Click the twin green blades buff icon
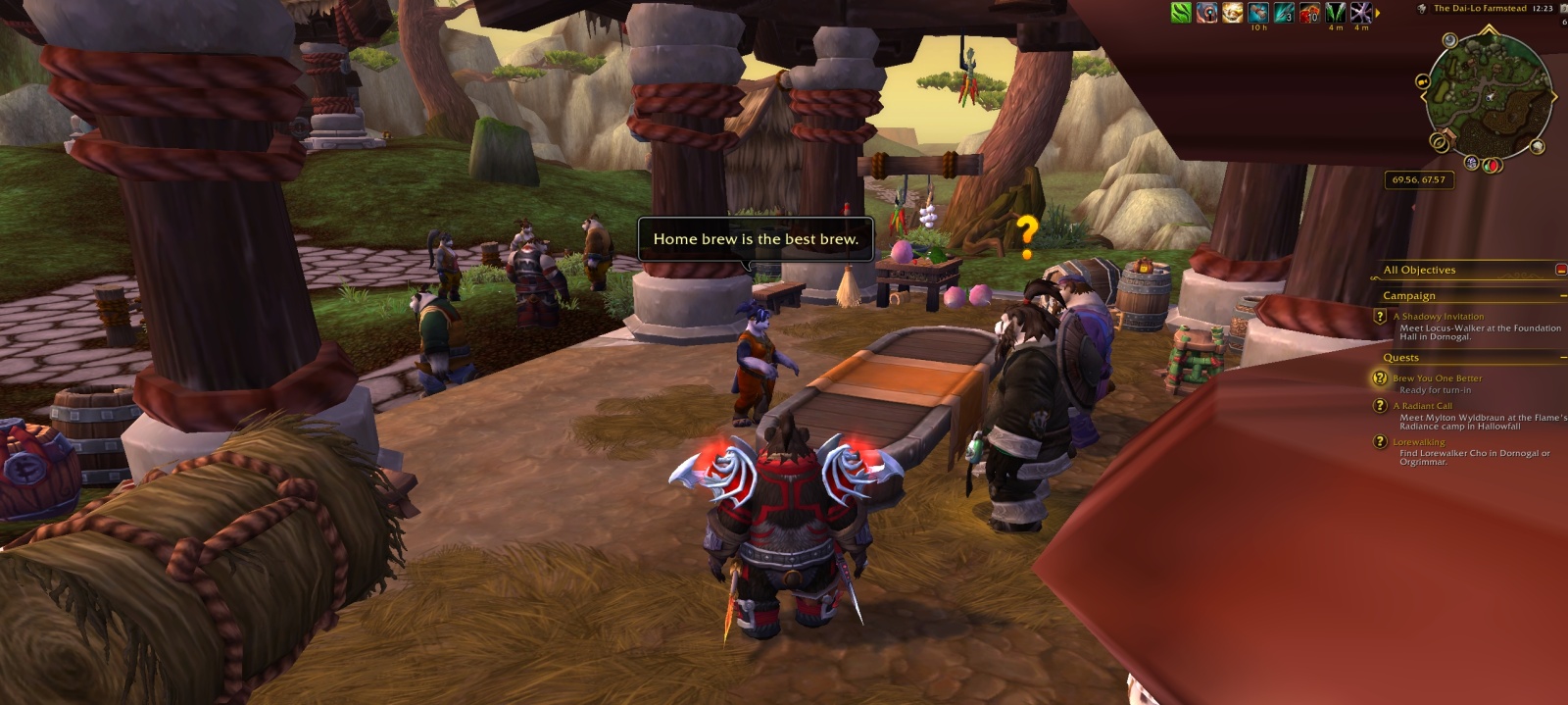Image resolution: width=1568 pixels, height=705 pixels. tap(1335, 13)
